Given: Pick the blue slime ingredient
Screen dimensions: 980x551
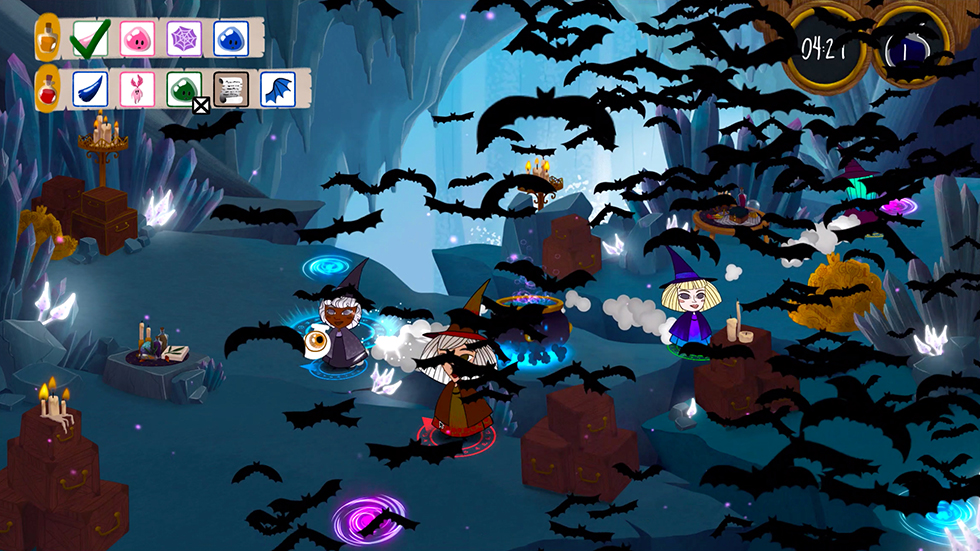Looking at the screenshot, I should (x=231, y=38).
